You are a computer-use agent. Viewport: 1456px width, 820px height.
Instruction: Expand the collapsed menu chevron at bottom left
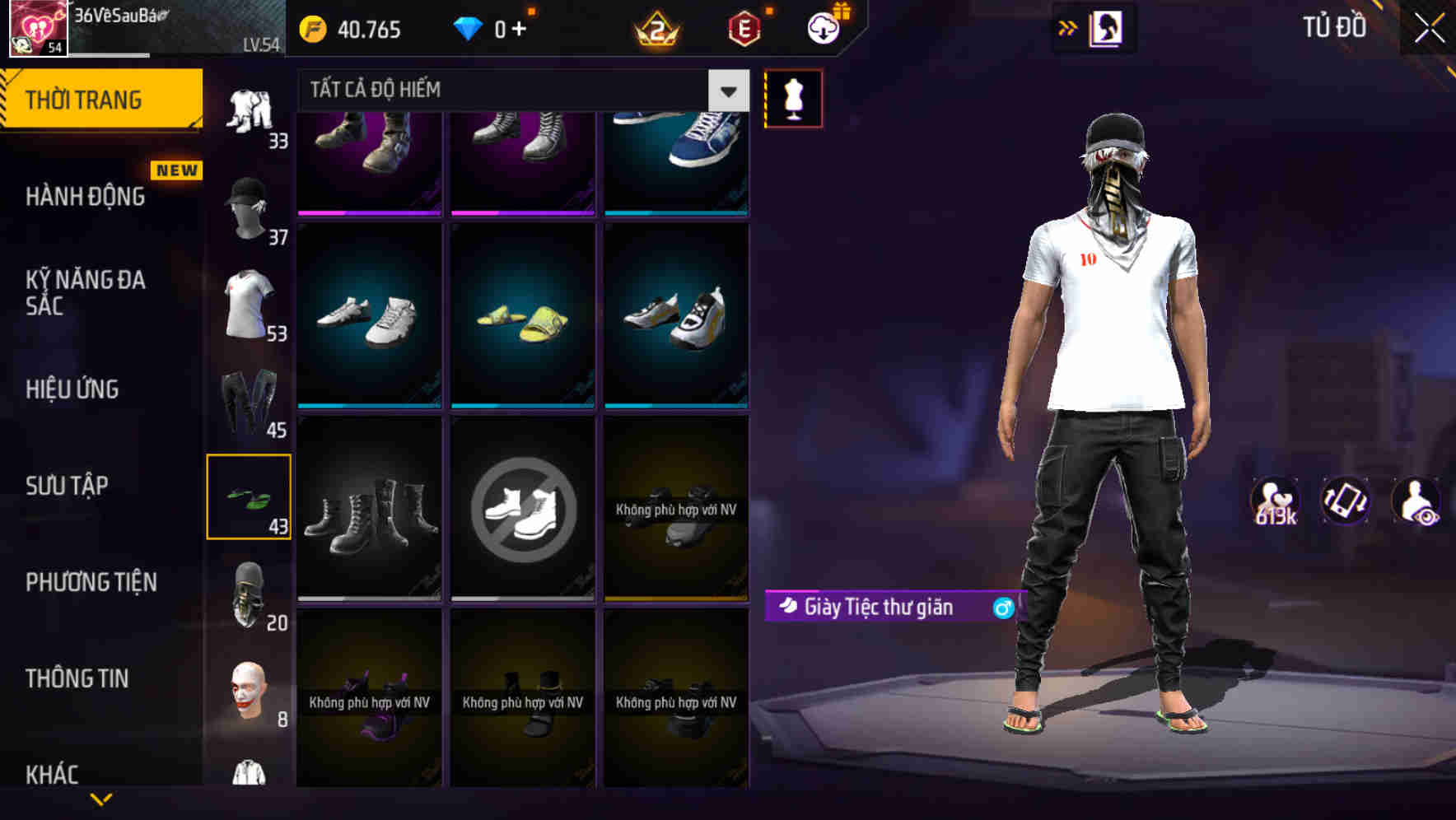pyautogui.click(x=102, y=799)
